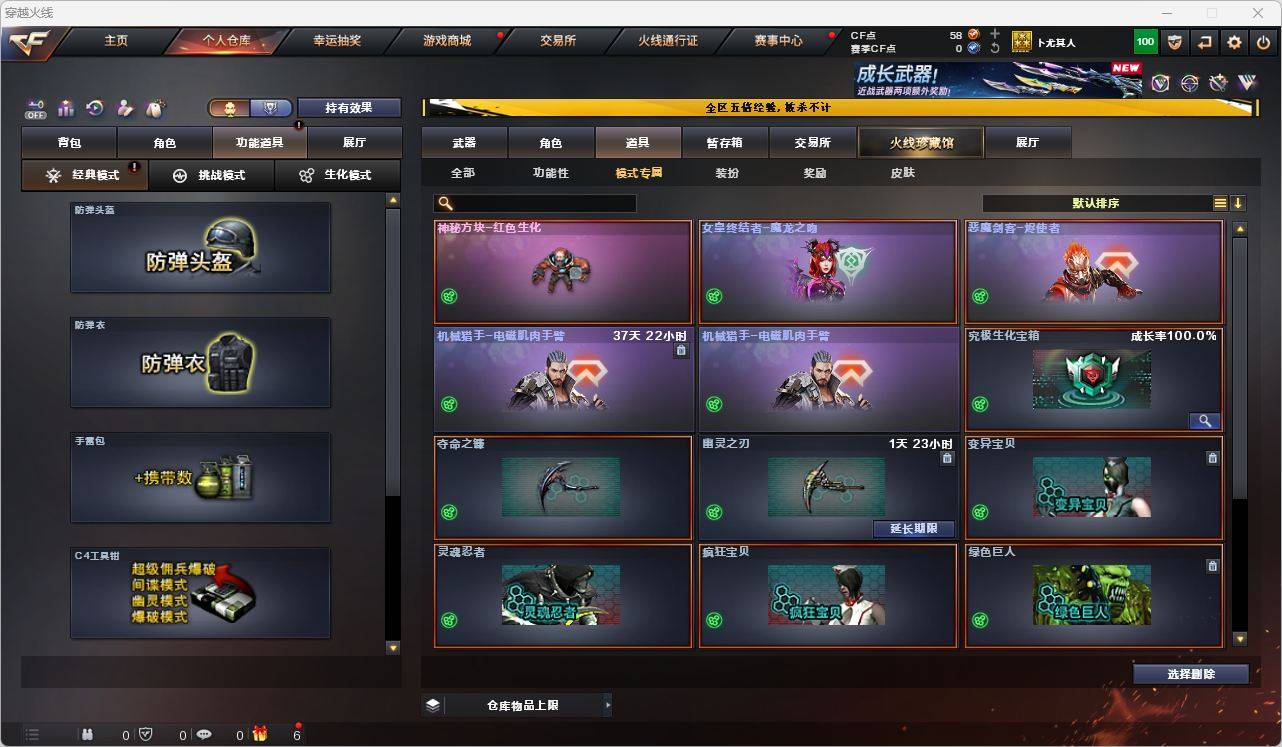Click the trash icon on the 机械猎手 item
Viewport: 1282px width, 747px height.
click(x=681, y=349)
